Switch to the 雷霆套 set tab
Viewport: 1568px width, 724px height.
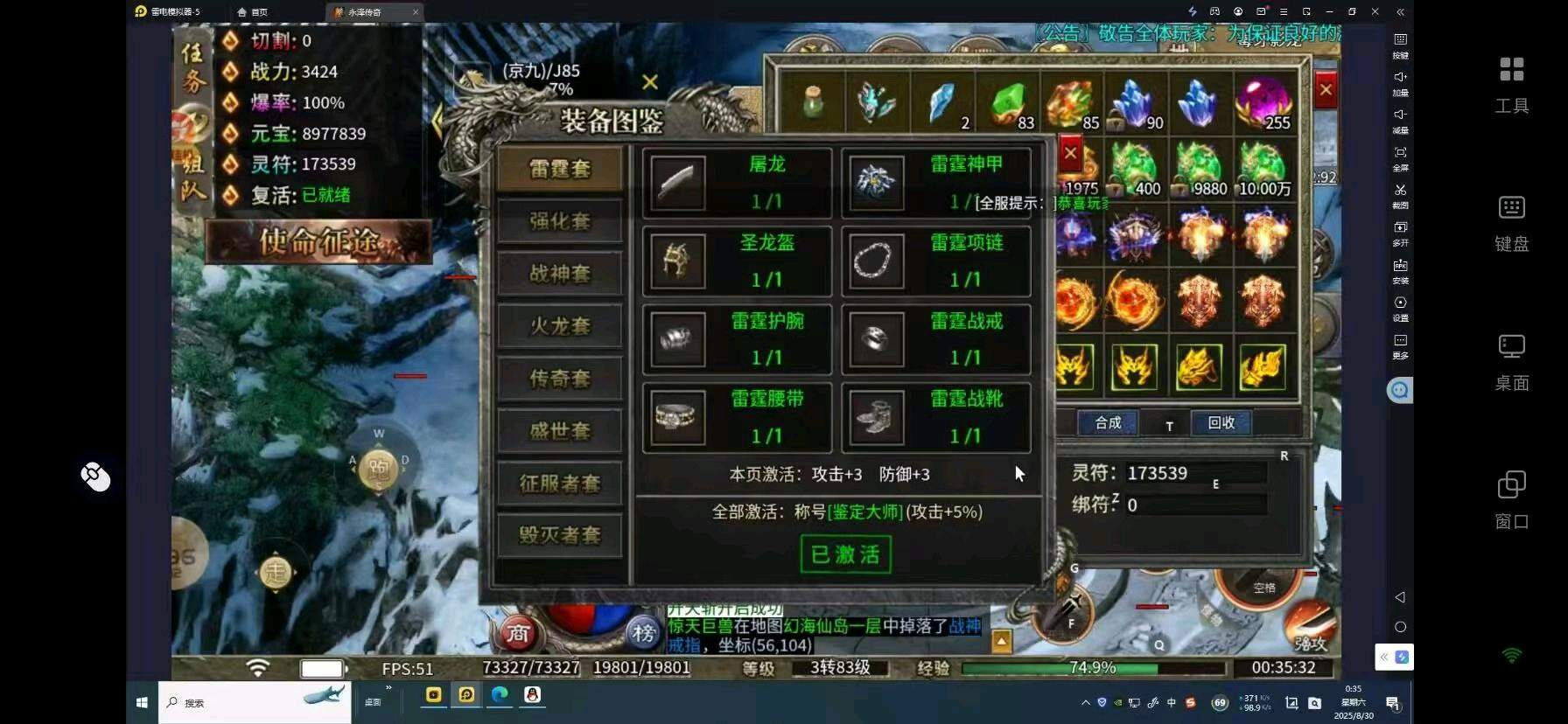560,168
